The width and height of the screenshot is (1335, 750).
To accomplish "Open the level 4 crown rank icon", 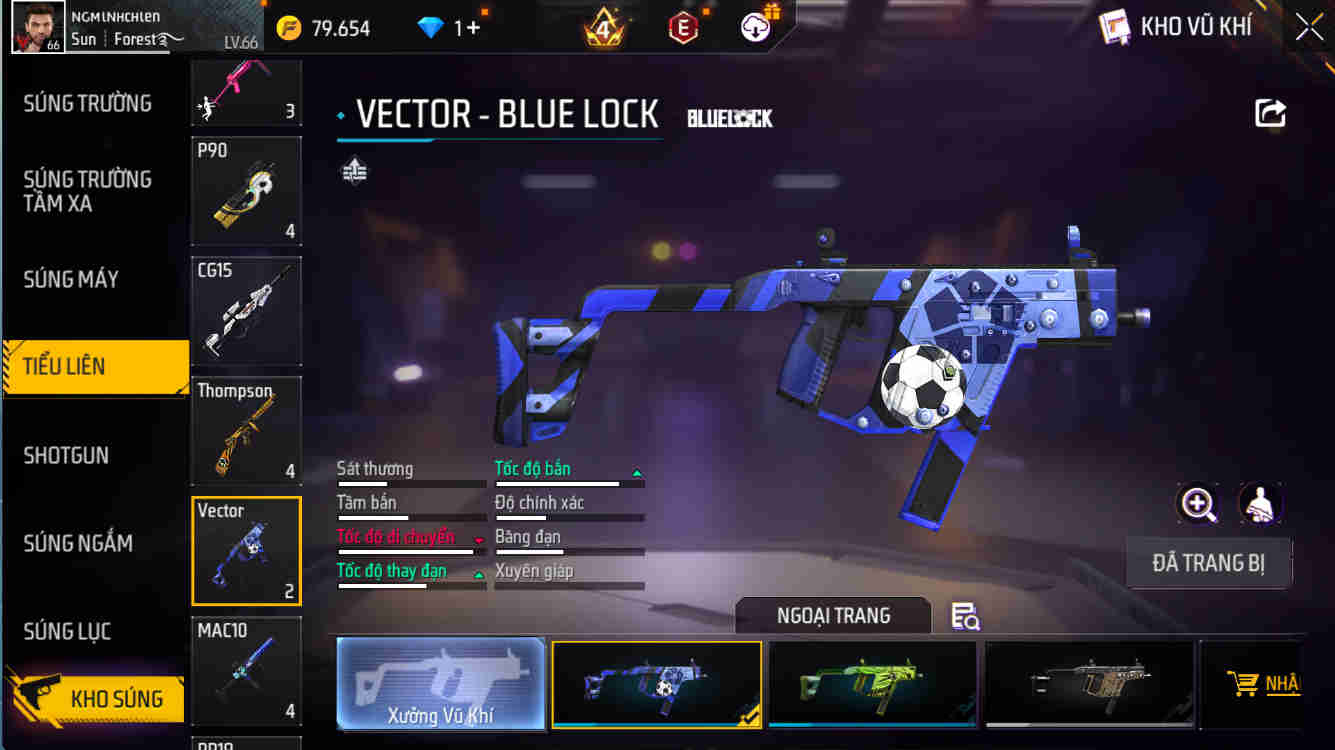I will click(605, 27).
